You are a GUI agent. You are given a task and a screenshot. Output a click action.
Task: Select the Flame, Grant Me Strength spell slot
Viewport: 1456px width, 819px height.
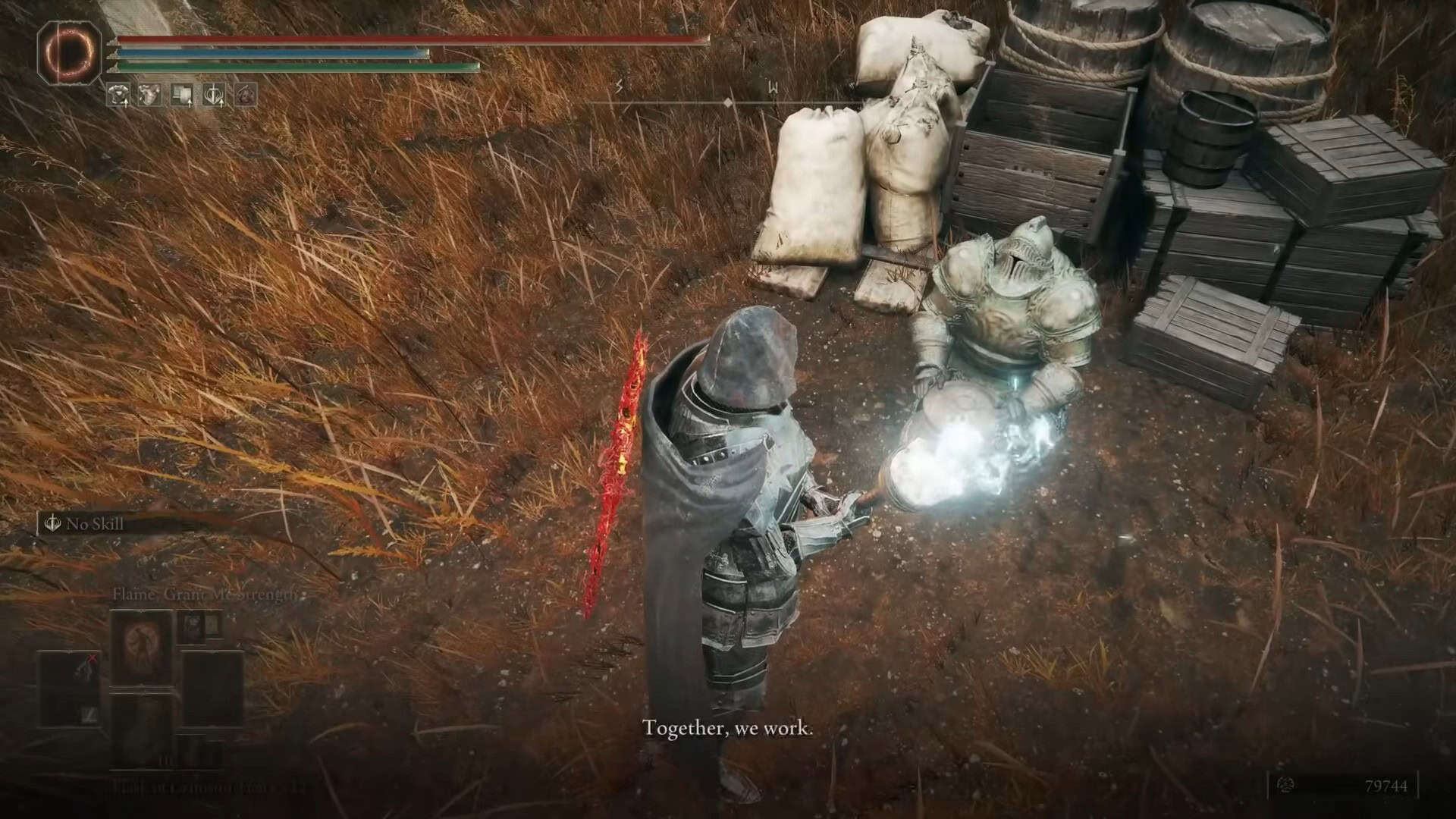pos(141,648)
